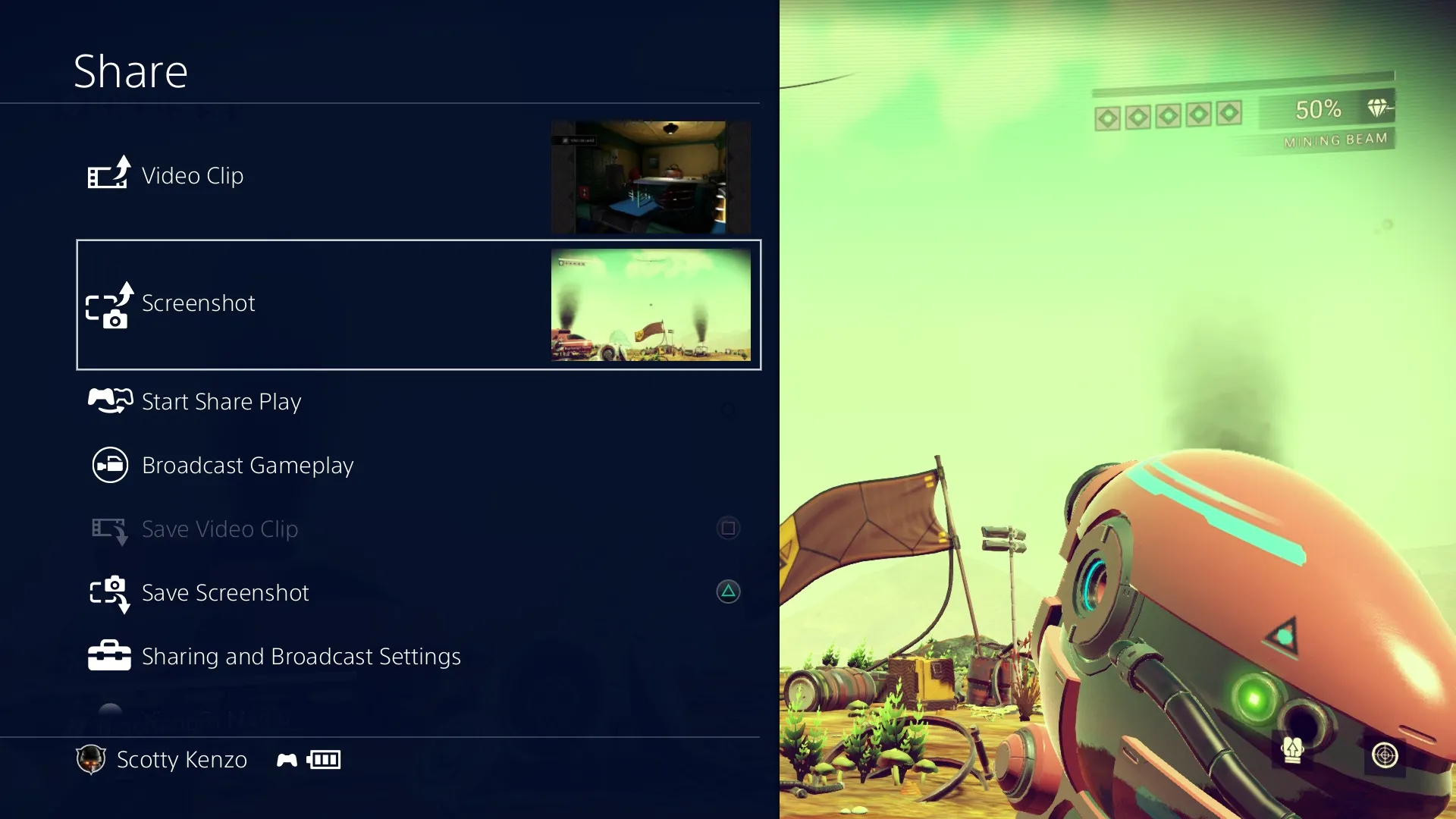Click the triangle button icon beside Save Screenshot

[x=728, y=592]
